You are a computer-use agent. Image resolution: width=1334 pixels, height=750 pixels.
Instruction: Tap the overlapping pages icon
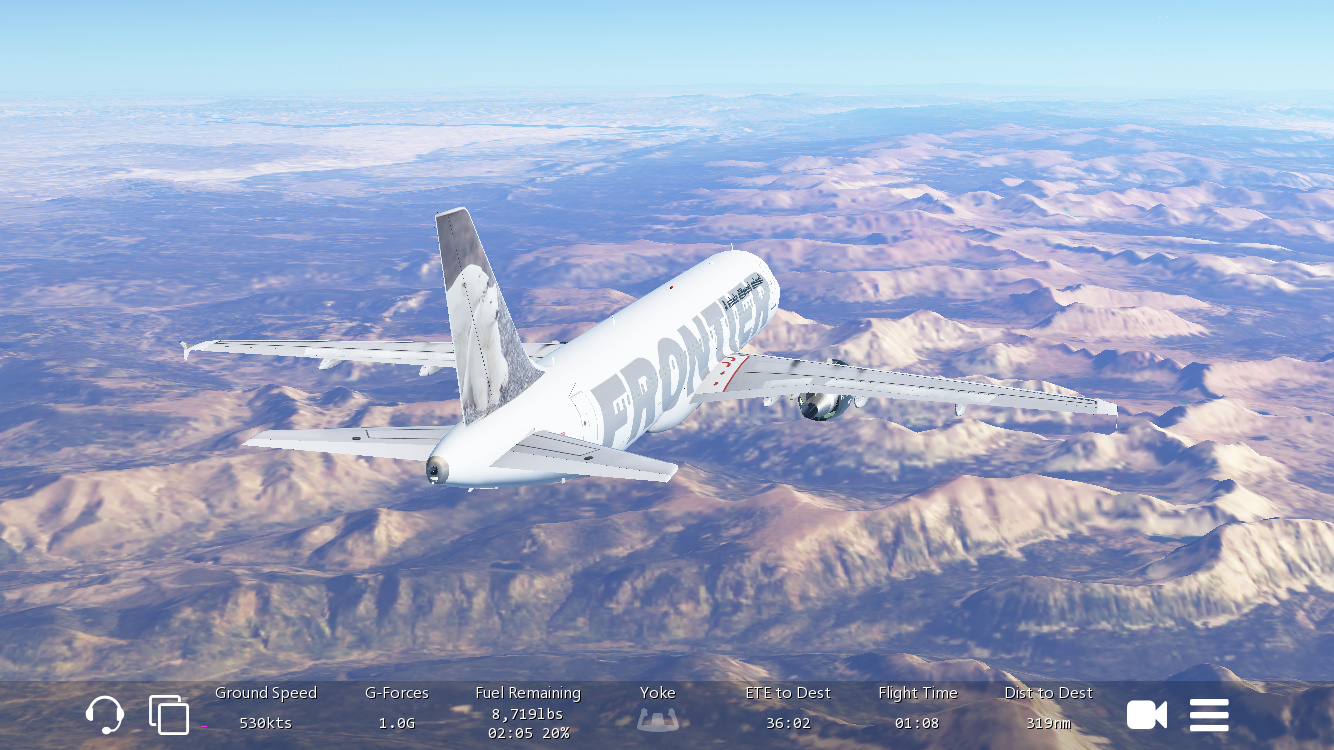(169, 714)
